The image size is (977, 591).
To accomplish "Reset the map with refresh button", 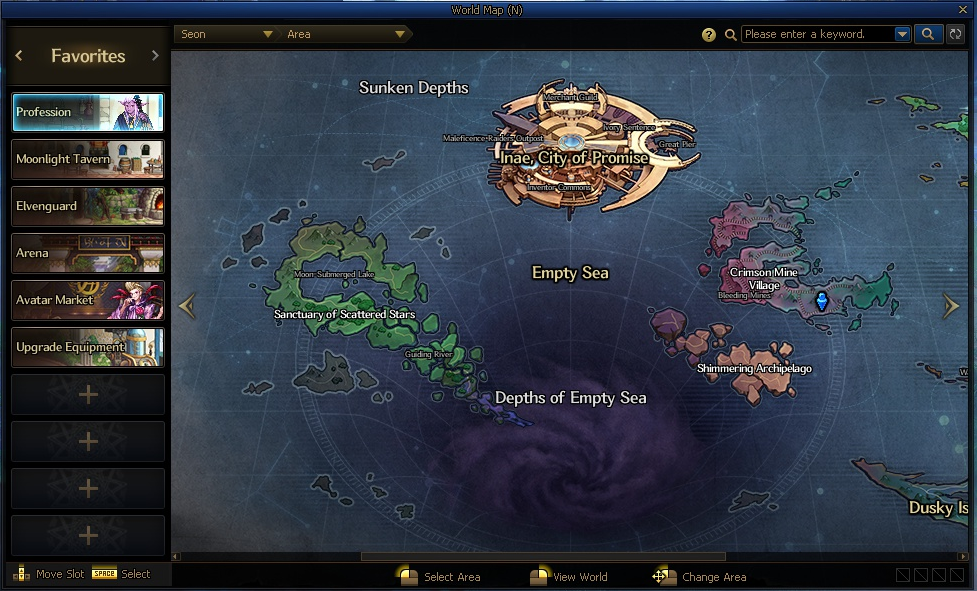I will (x=956, y=34).
